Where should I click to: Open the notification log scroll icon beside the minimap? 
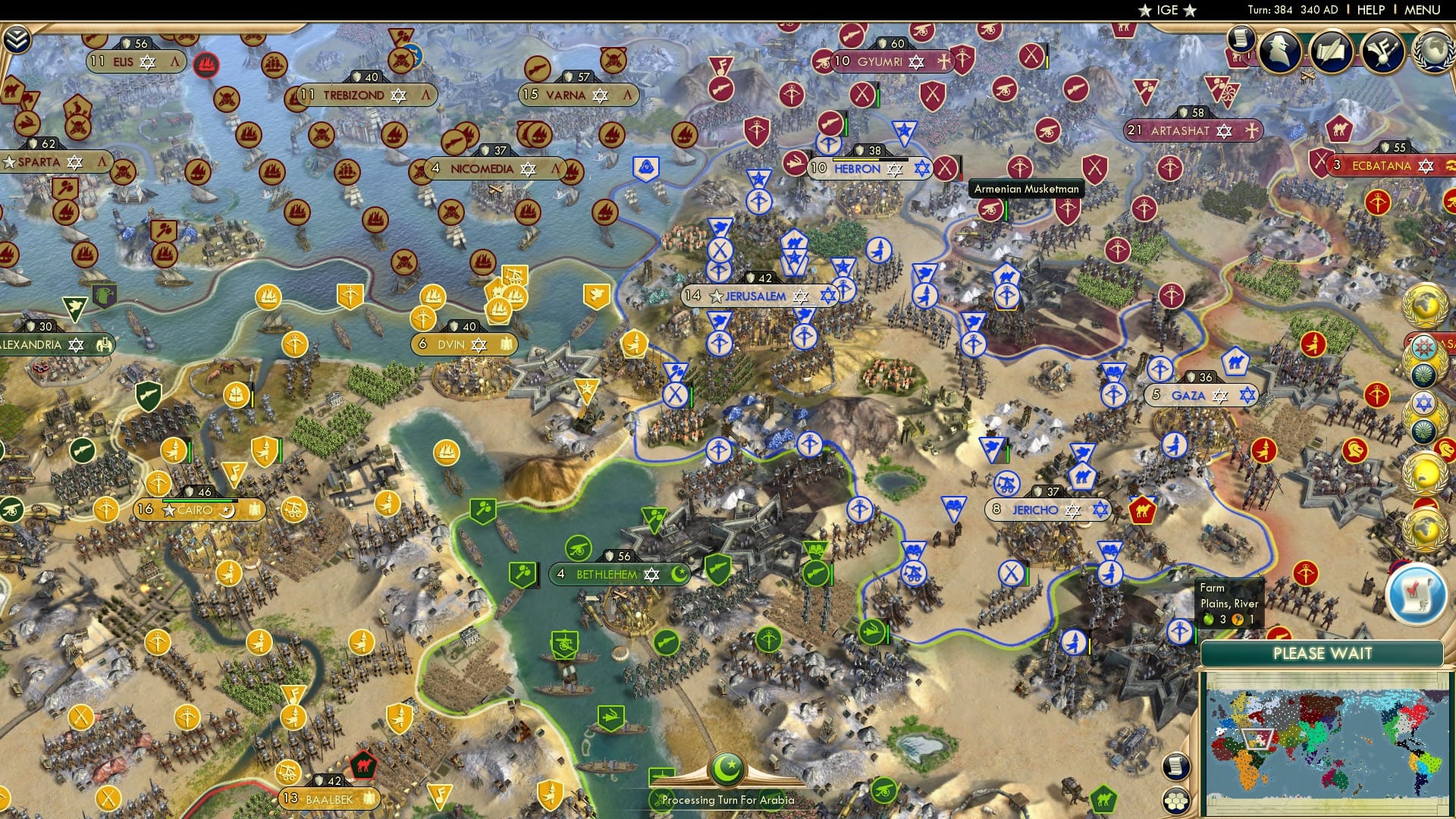point(1176,767)
